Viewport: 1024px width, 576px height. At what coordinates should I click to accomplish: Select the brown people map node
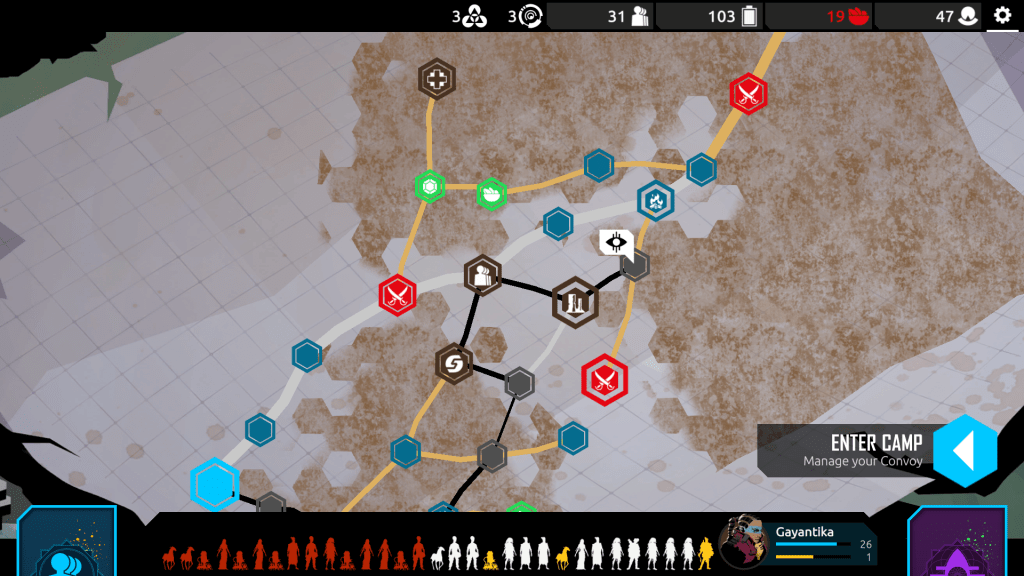click(483, 276)
